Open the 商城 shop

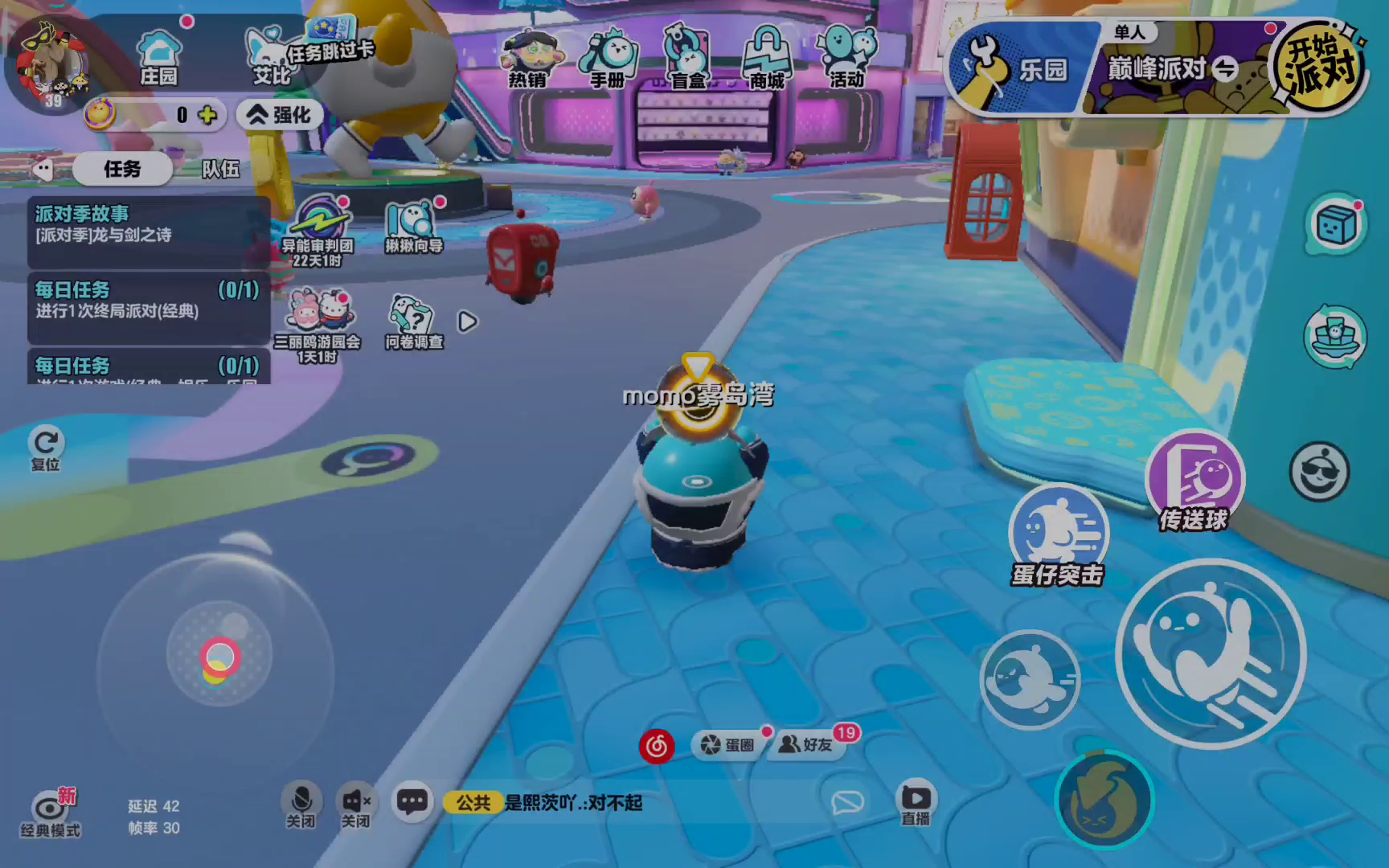[x=767, y=58]
